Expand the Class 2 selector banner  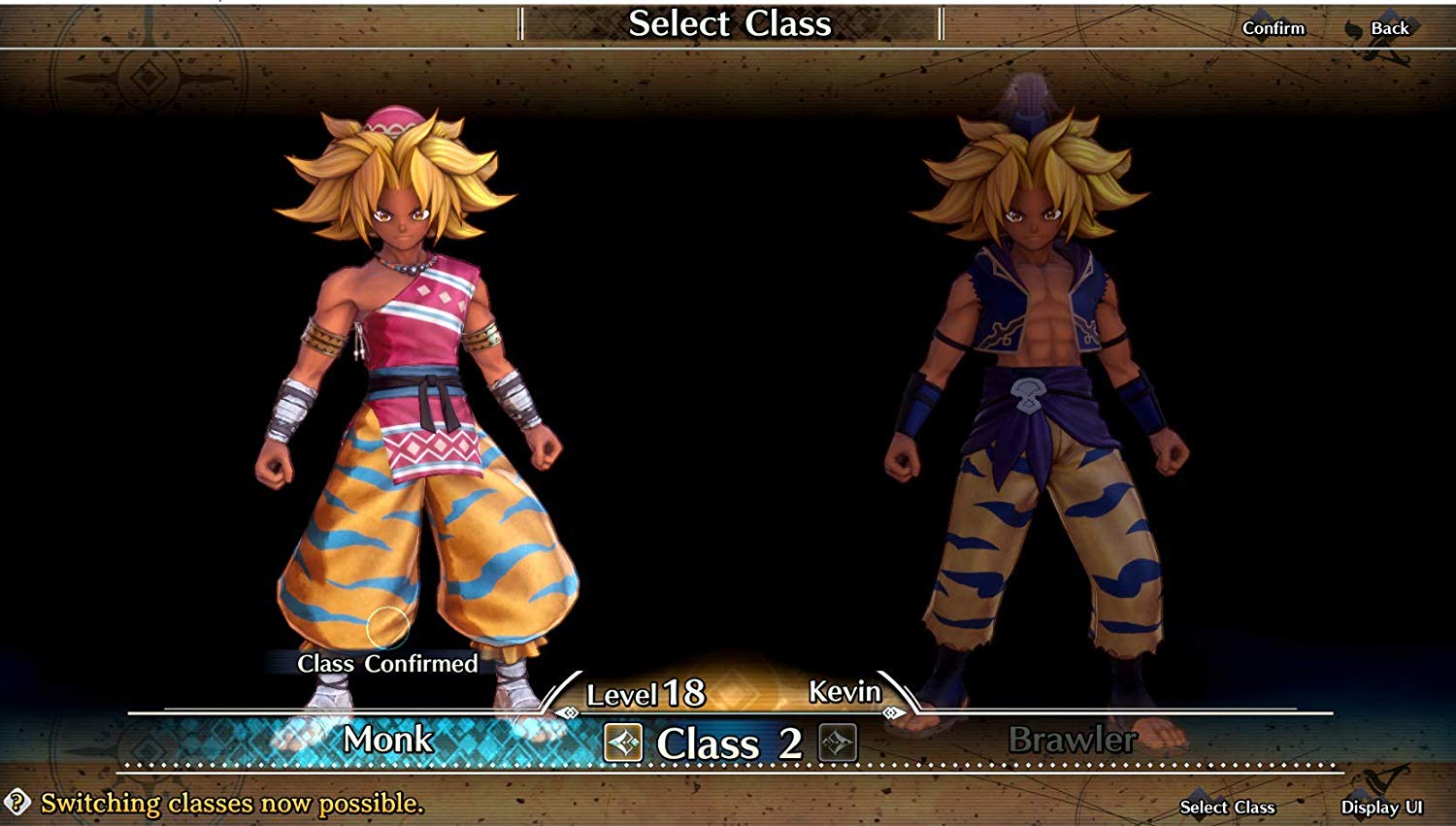coord(728,745)
